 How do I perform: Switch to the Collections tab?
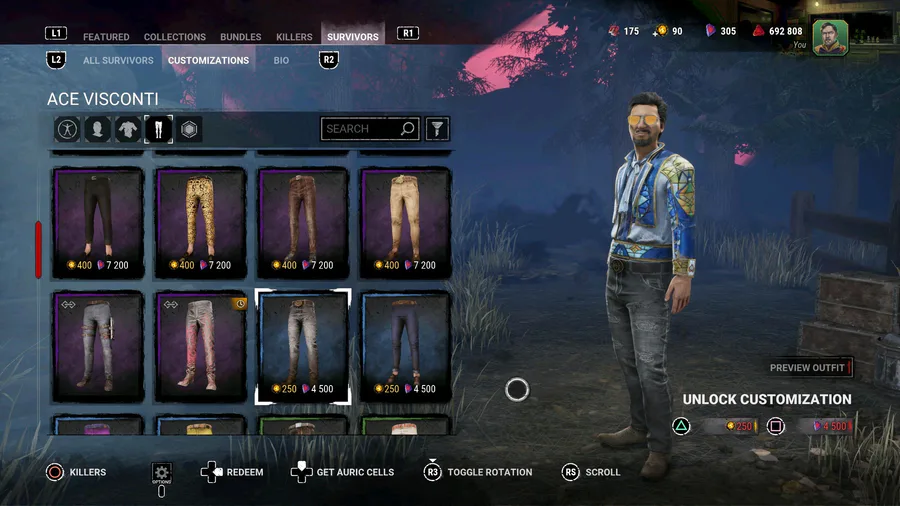(175, 37)
